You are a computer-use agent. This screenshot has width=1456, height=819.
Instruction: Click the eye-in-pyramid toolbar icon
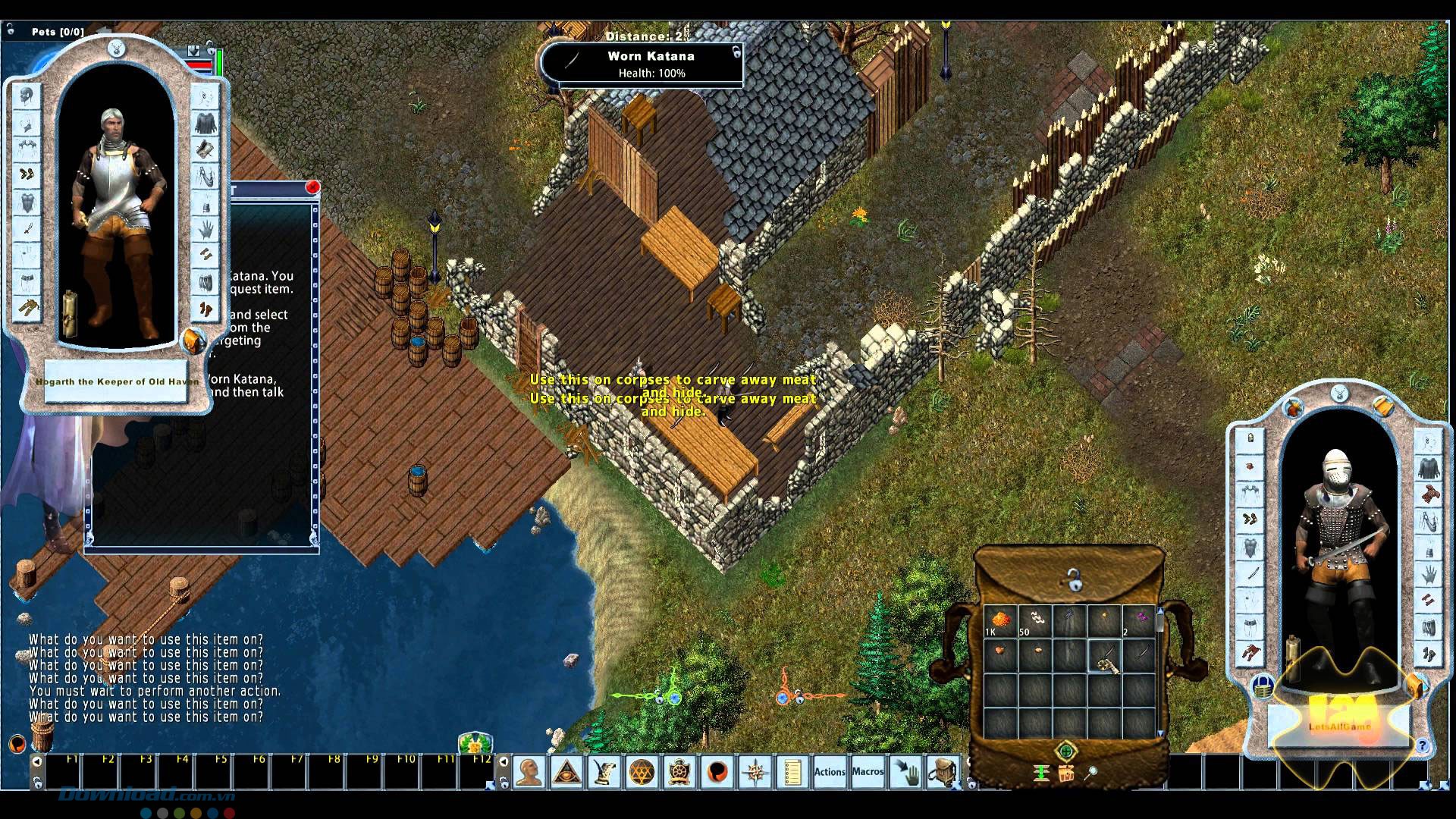click(x=566, y=773)
